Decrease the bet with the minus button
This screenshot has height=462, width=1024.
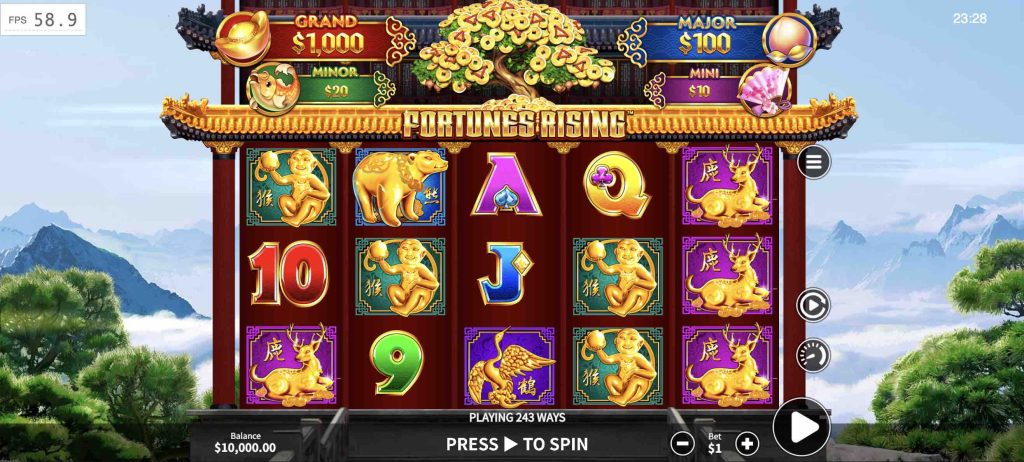[x=682, y=443]
